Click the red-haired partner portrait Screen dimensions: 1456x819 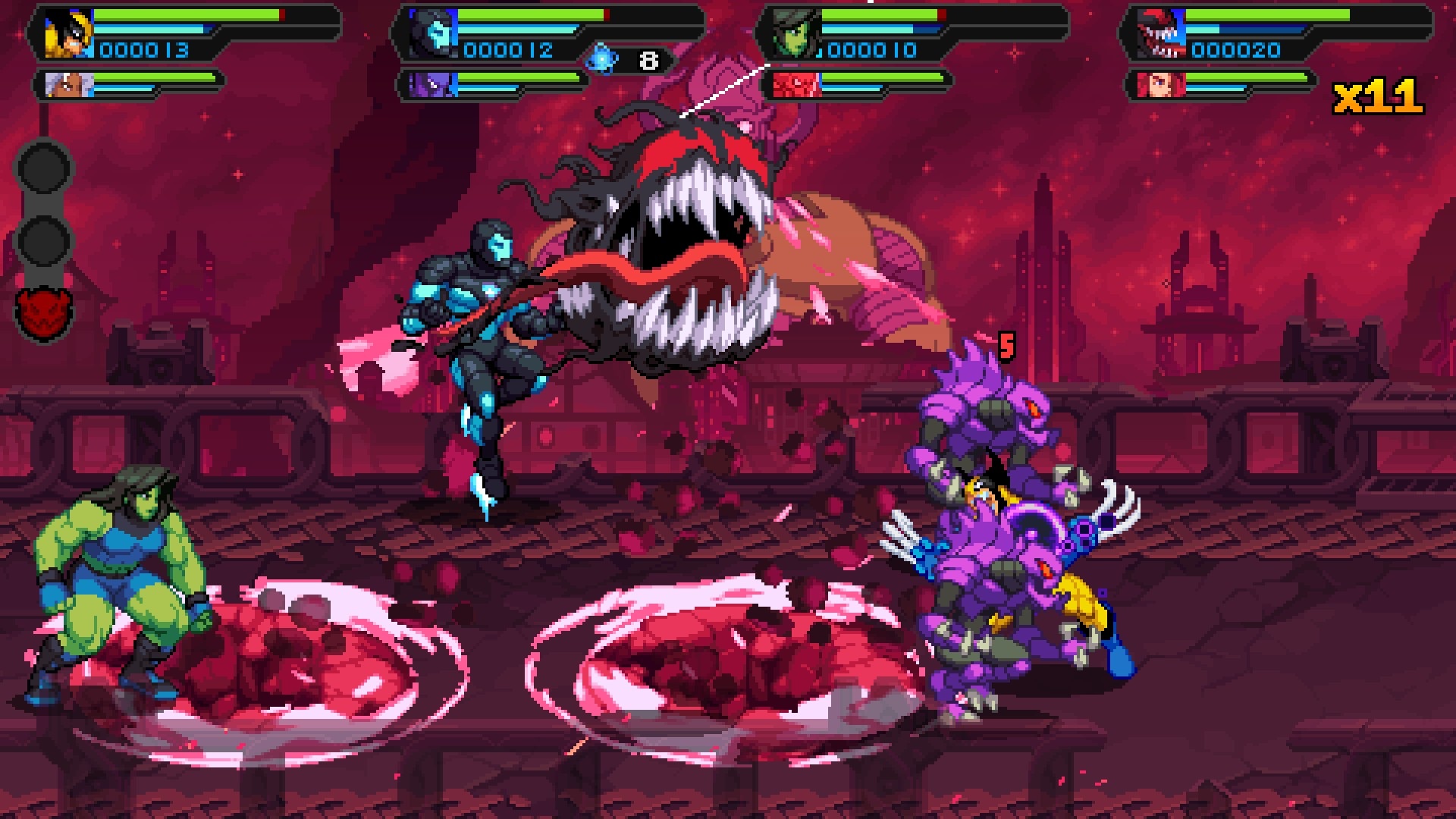point(1160,84)
